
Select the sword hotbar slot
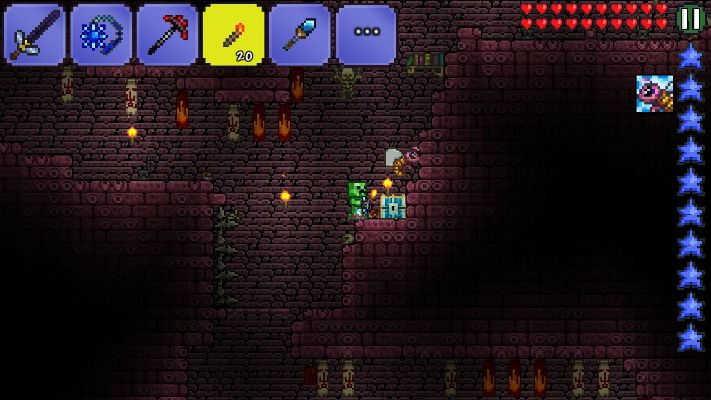click(x=34, y=35)
